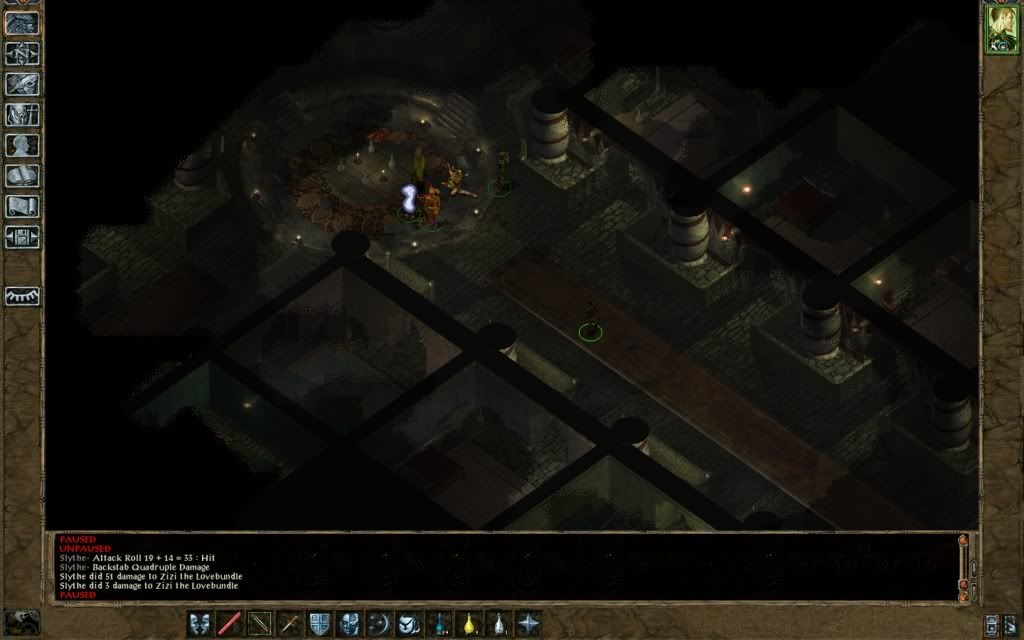Use the blue potion quick item

click(x=438, y=623)
